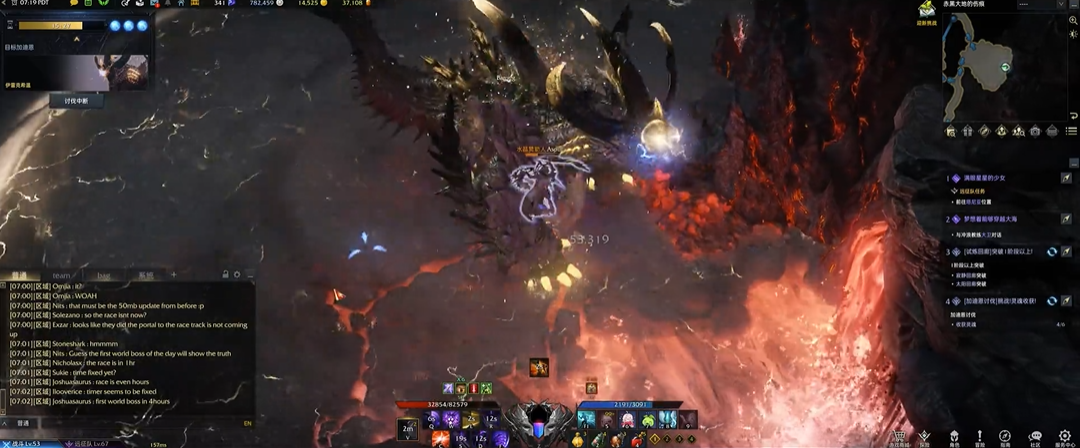Viewport: 1080px width, 448px height.
Task: Use the orange slash skill icon
Action: tap(441, 437)
